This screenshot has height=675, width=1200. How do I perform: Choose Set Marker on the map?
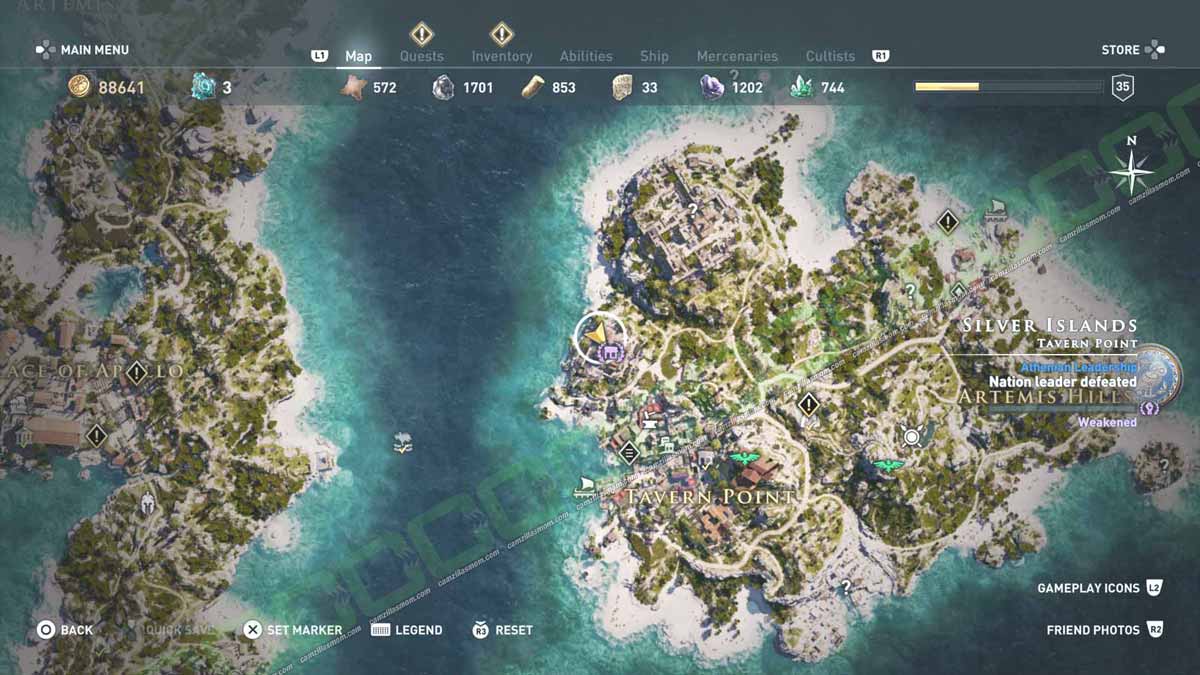pyautogui.click(x=293, y=630)
